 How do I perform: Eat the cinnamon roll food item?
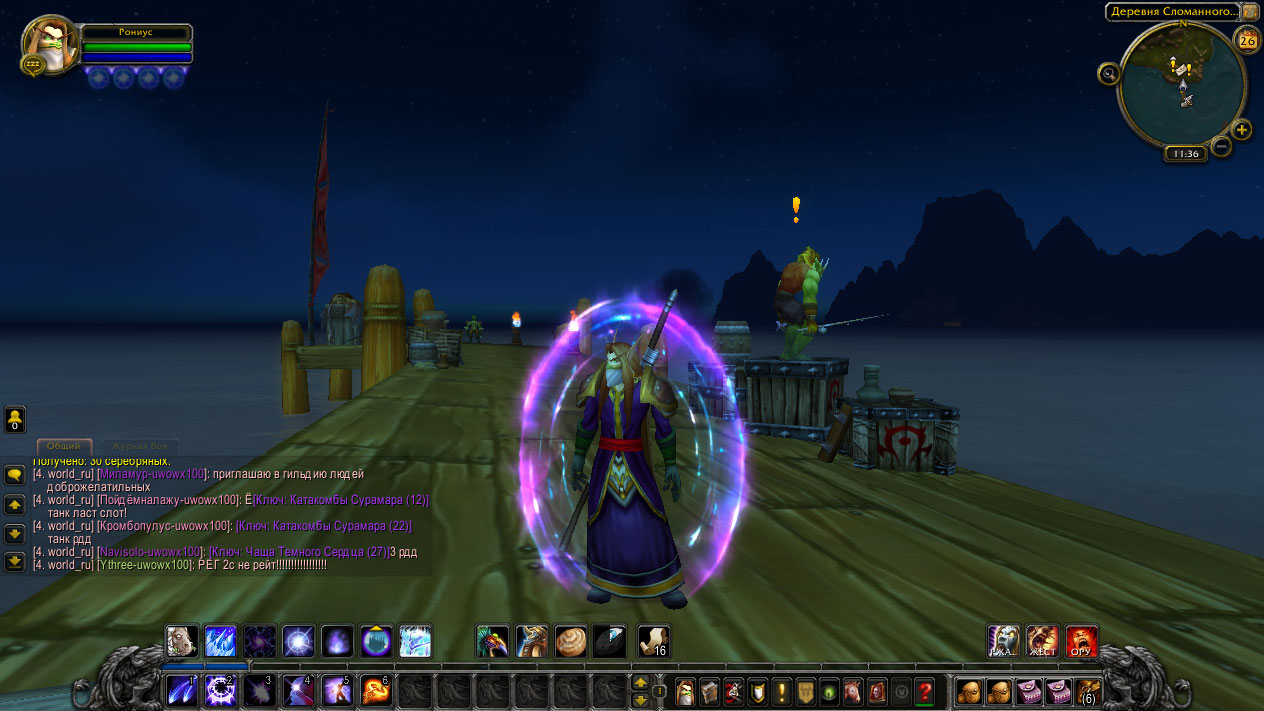point(571,641)
